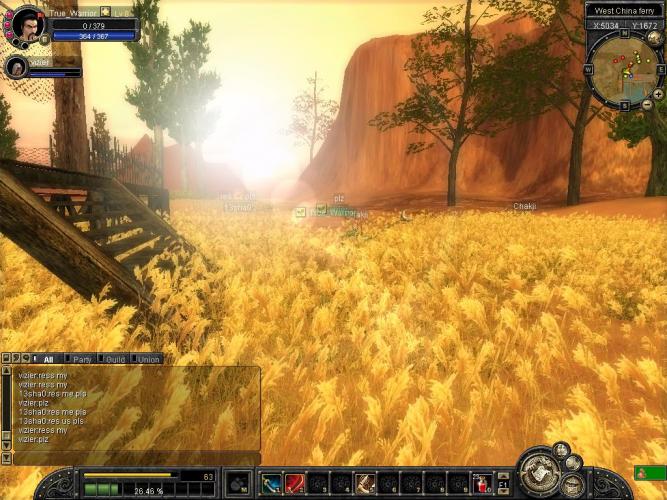The width and height of the screenshot is (667, 500).
Task: Switch chat to the All tab
Action: pyautogui.click(x=47, y=359)
